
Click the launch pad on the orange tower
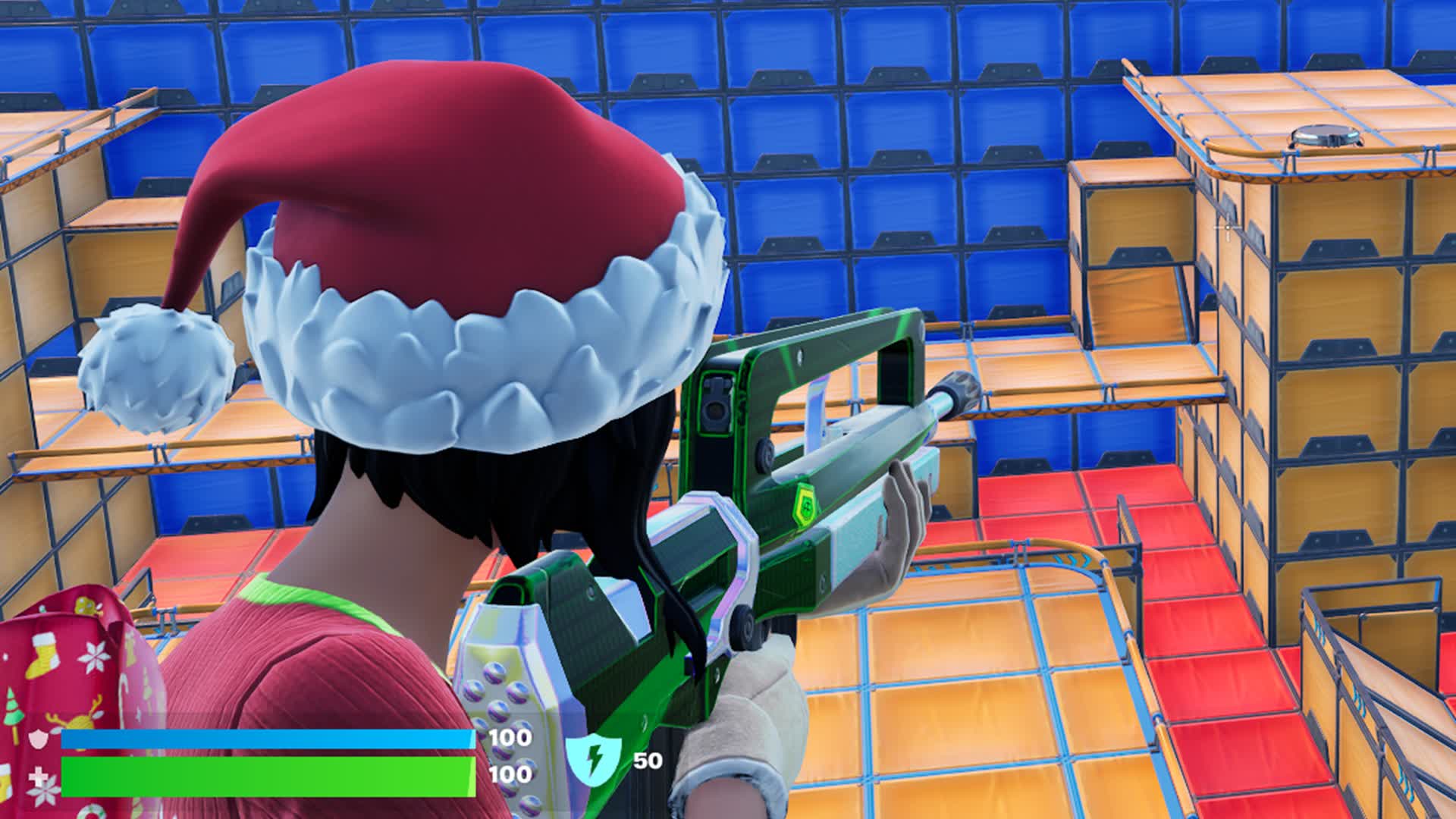pos(1323,134)
